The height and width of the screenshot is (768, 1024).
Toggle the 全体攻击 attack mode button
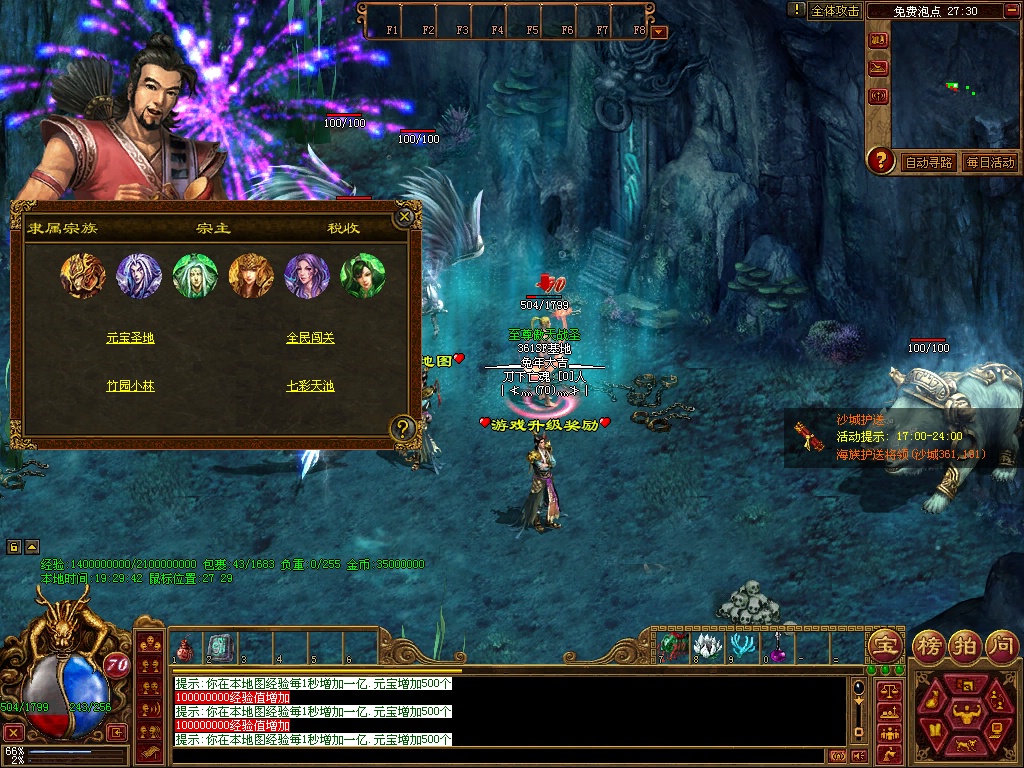835,11
